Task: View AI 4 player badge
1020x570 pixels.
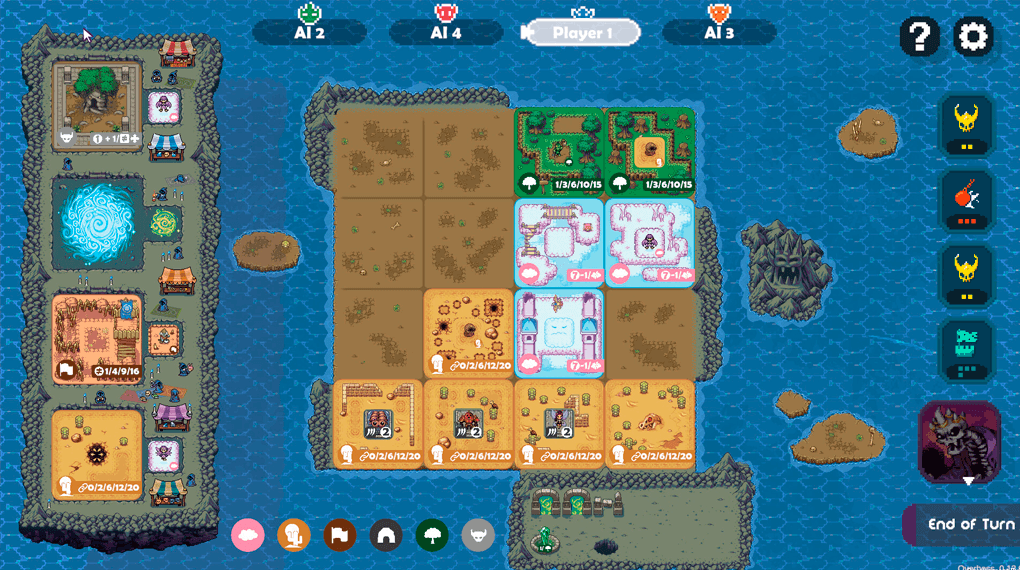Action: pos(445,32)
